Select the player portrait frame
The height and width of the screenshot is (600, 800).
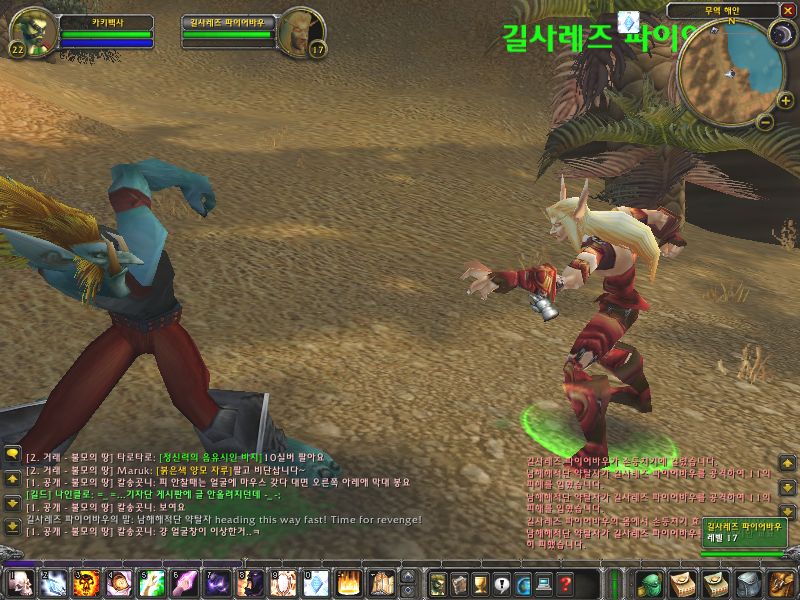pos(31,33)
